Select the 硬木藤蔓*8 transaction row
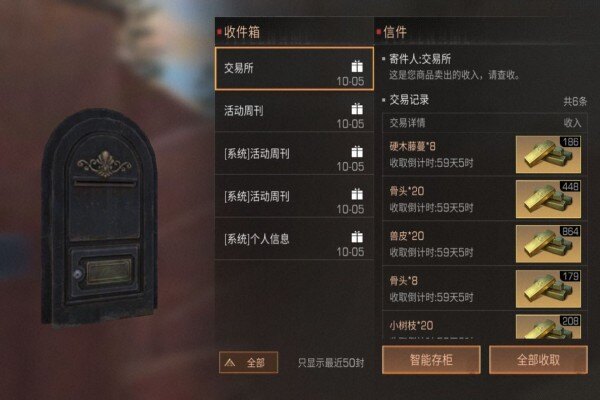 [450, 154]
